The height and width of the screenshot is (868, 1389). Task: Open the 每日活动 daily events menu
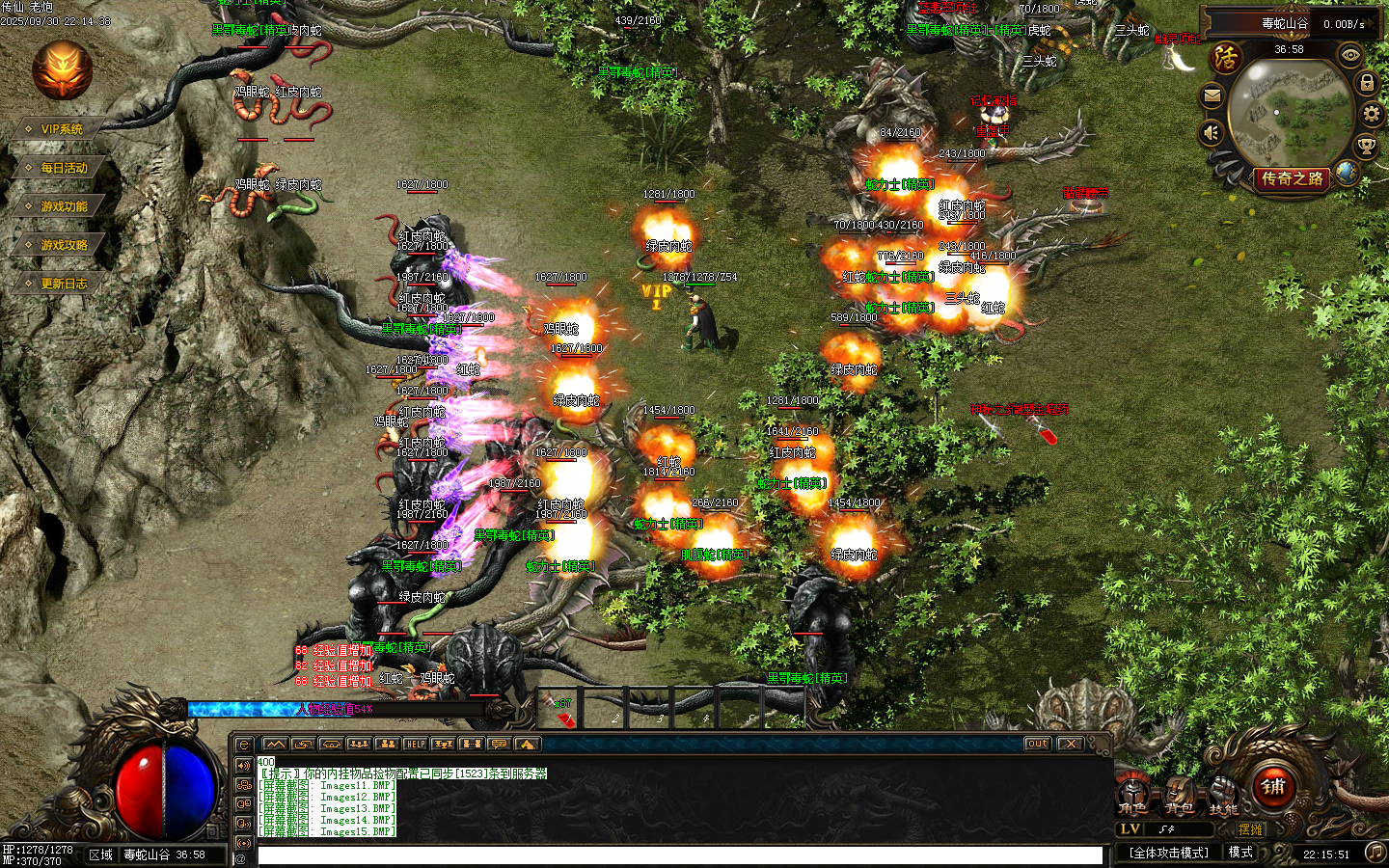(64, 168)
